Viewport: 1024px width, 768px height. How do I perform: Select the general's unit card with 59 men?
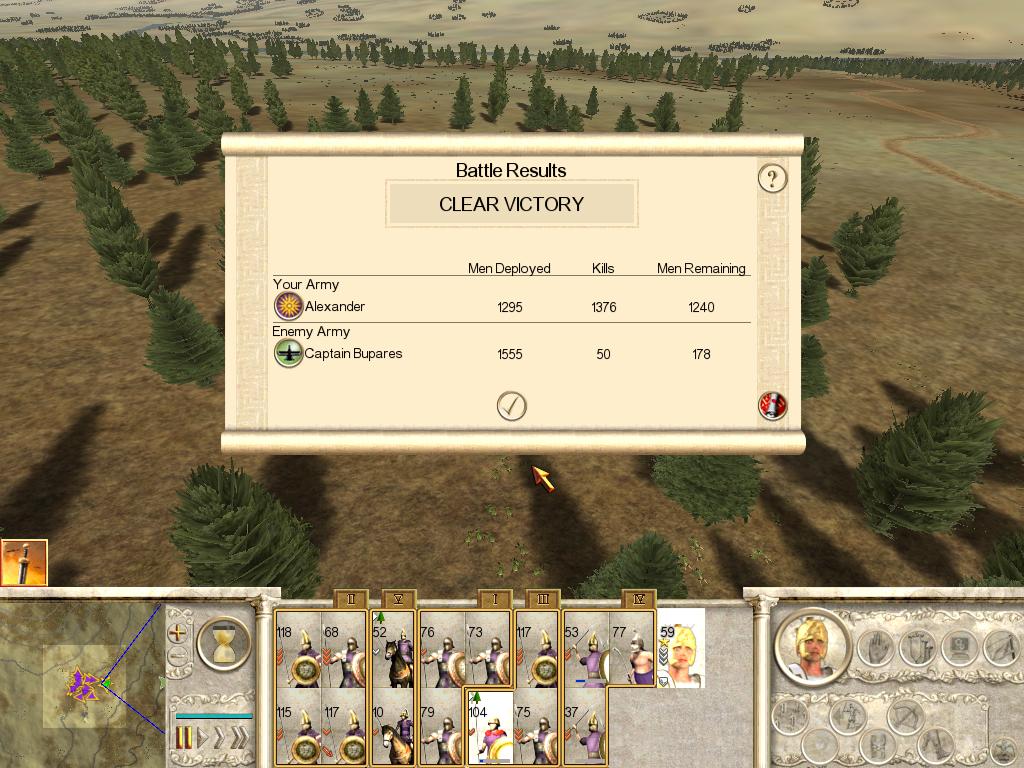(x=681, y=648)
